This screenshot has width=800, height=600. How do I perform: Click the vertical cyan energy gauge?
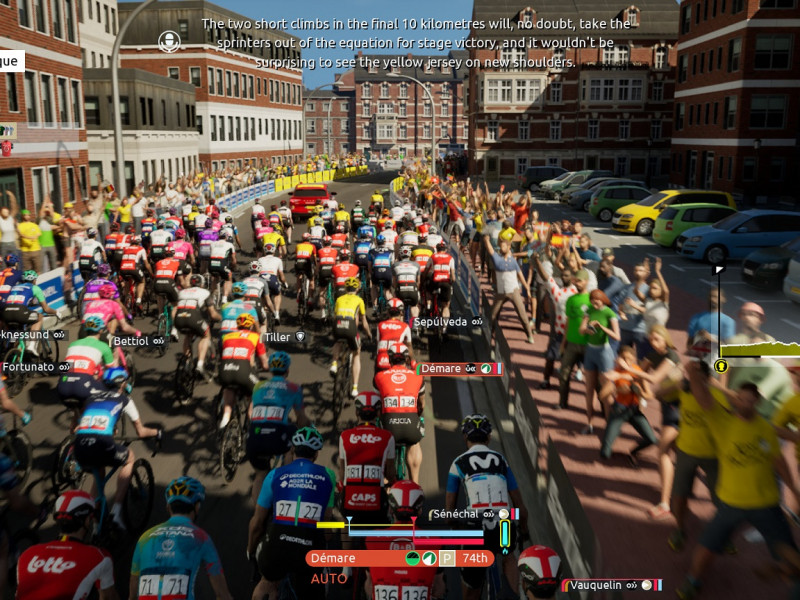click(505, 534)
